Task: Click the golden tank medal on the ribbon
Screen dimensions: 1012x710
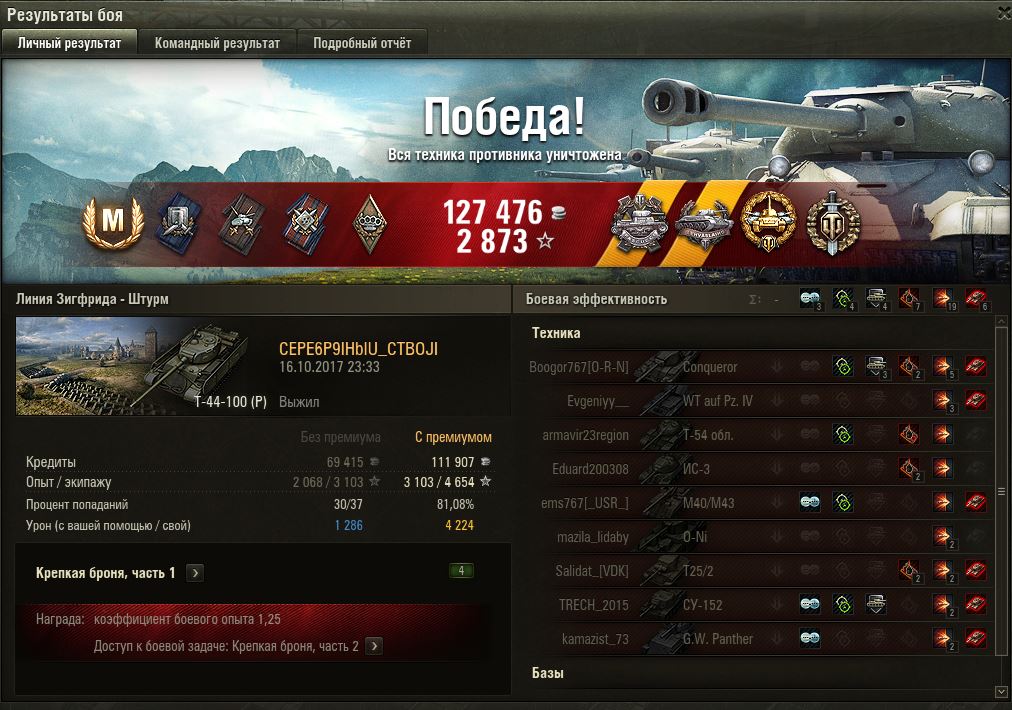Action: click(x=768, y=222)
